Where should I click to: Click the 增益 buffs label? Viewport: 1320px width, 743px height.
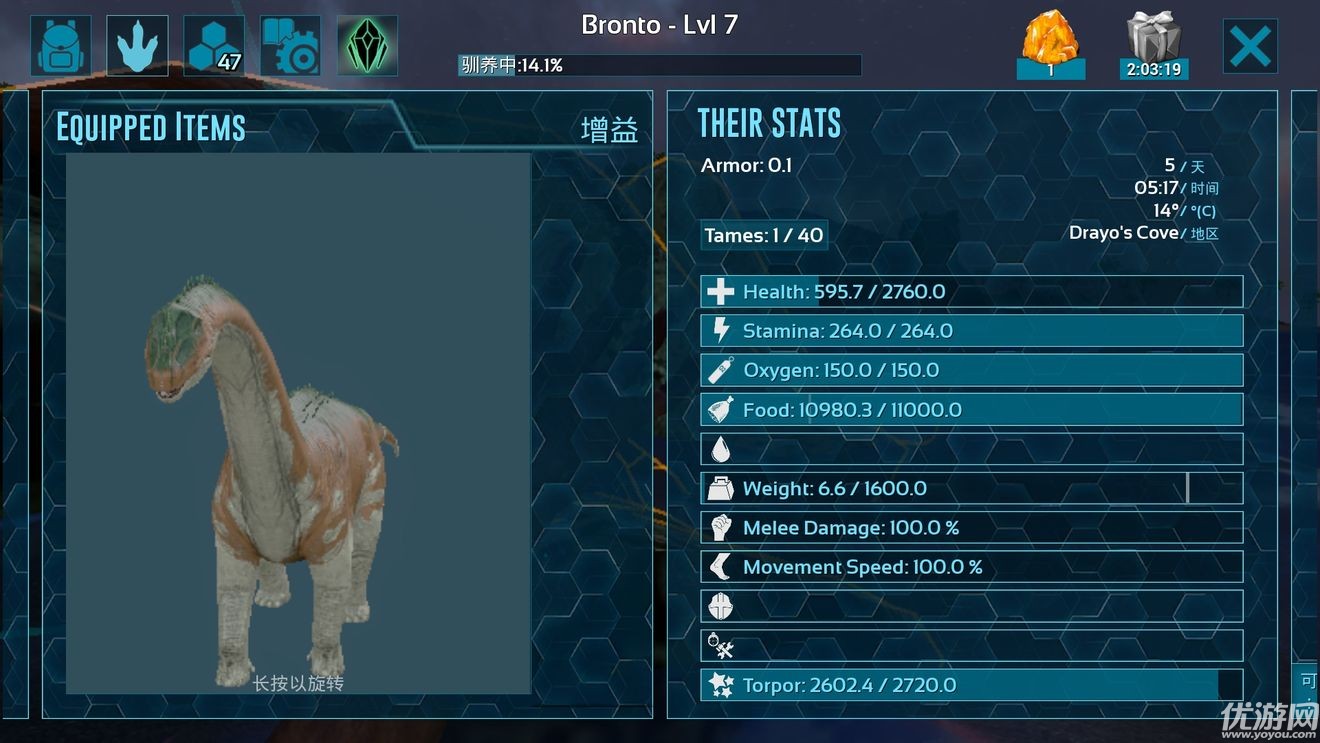click(x=609, y=130)
